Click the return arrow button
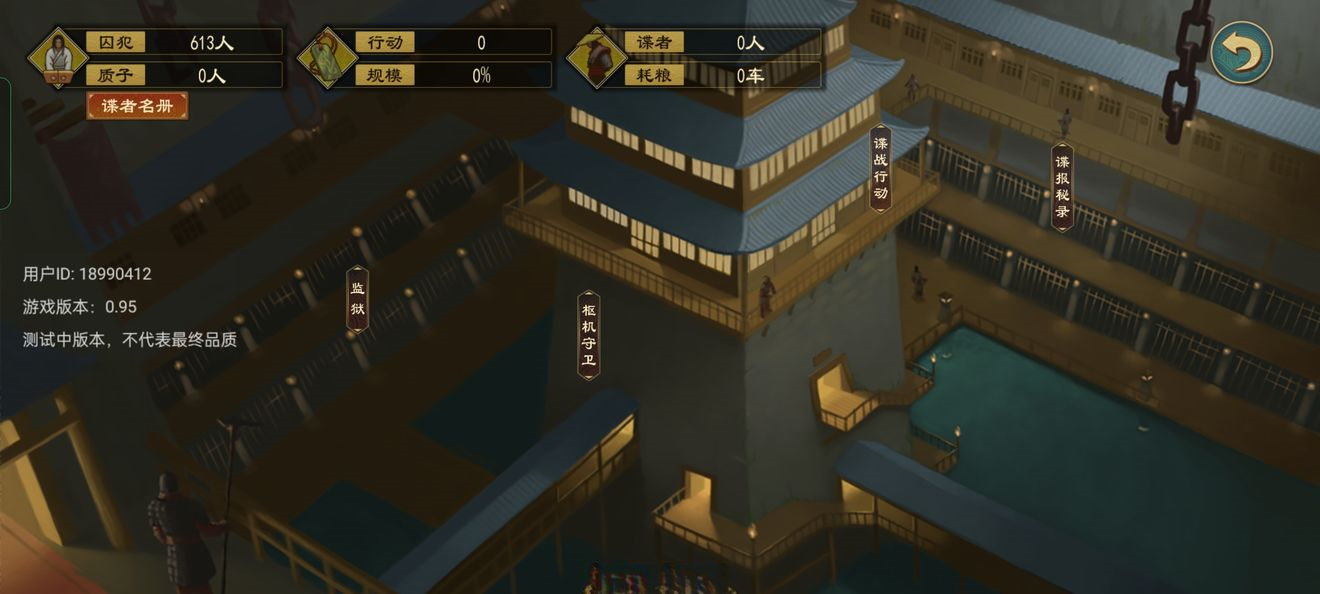Image resolution: width=1320 pixels, height=594 pixels. 1241,52
